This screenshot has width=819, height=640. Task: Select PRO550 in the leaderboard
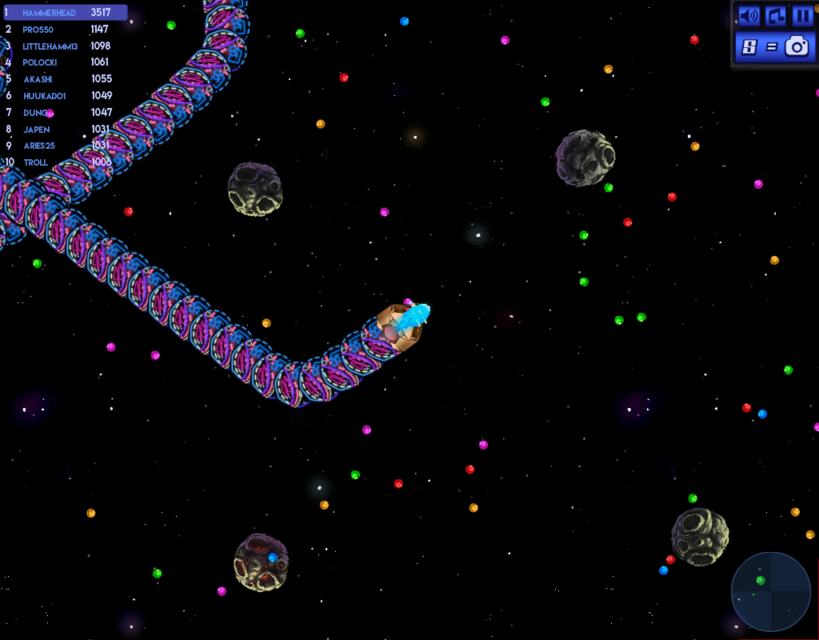[x=64, y=30]
